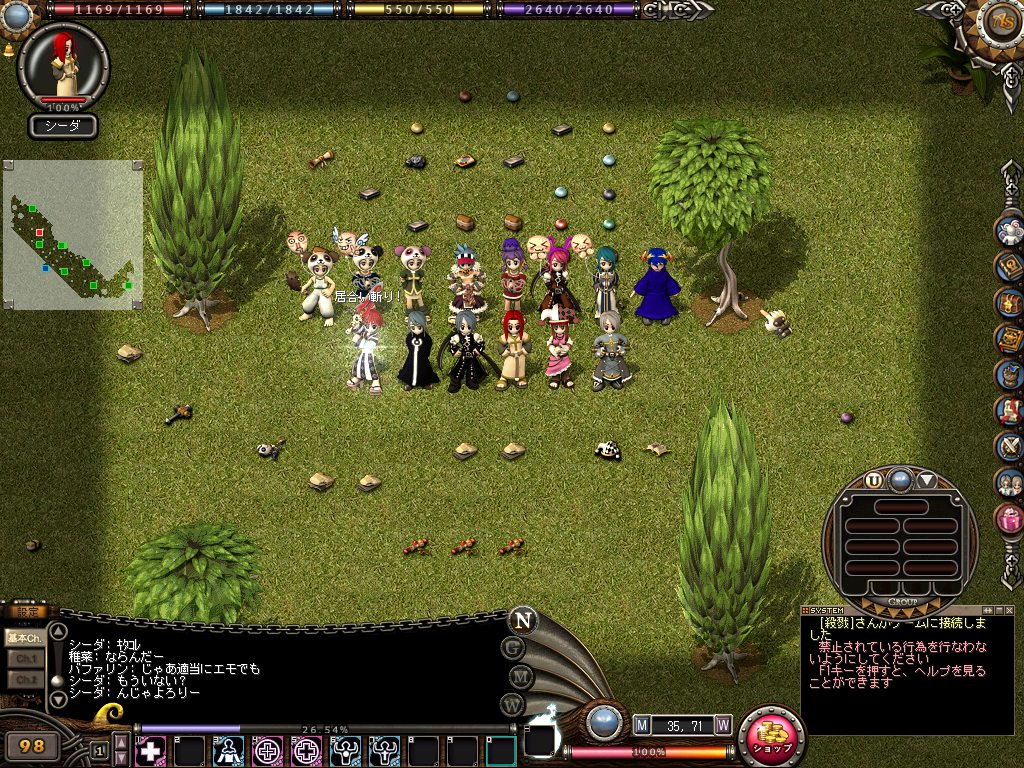Use the white cross skill in hotbar slot 1
This screenshot has width=1024, height=768.
coord(150,750)
